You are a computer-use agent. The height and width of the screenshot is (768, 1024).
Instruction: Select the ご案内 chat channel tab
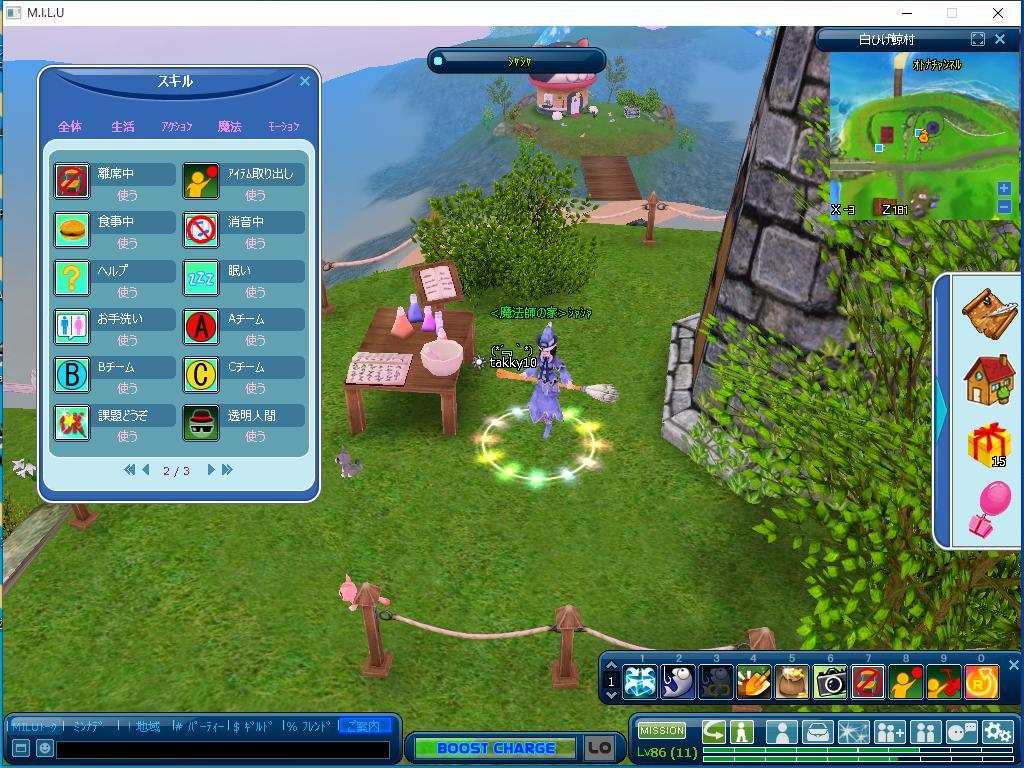(x=363, y=726)
